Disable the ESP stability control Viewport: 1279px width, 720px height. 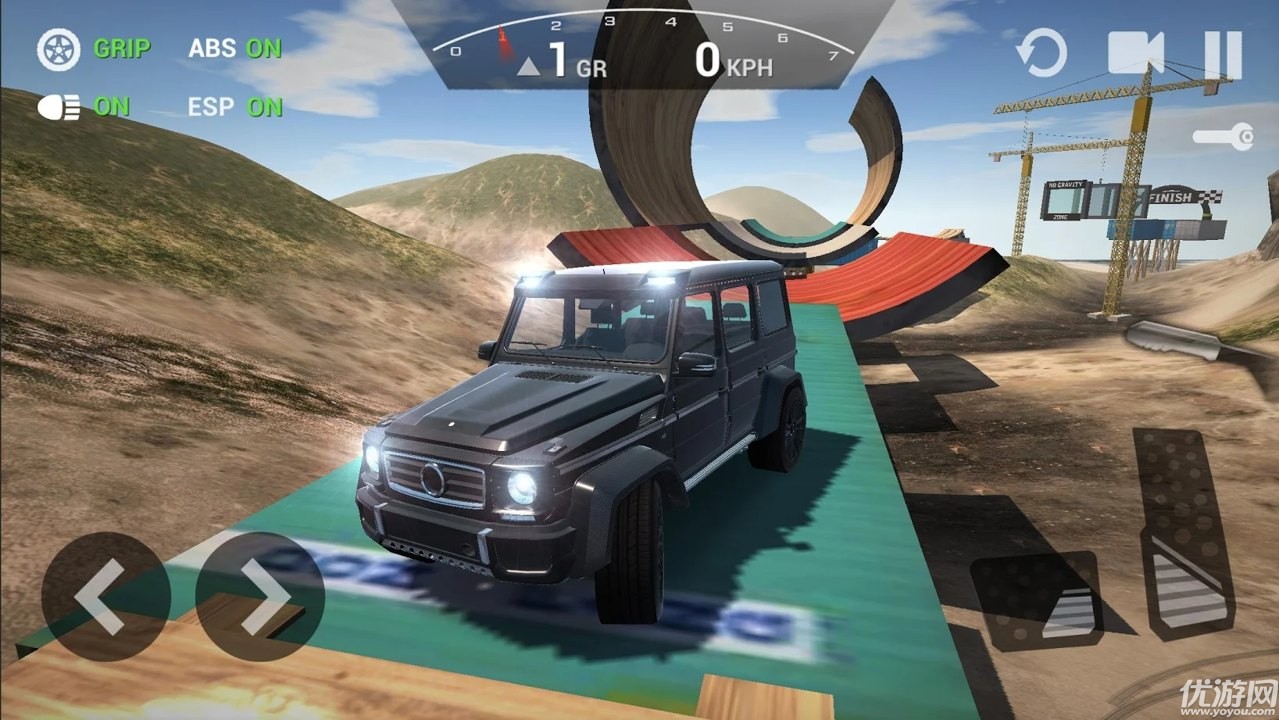point(235,107)
